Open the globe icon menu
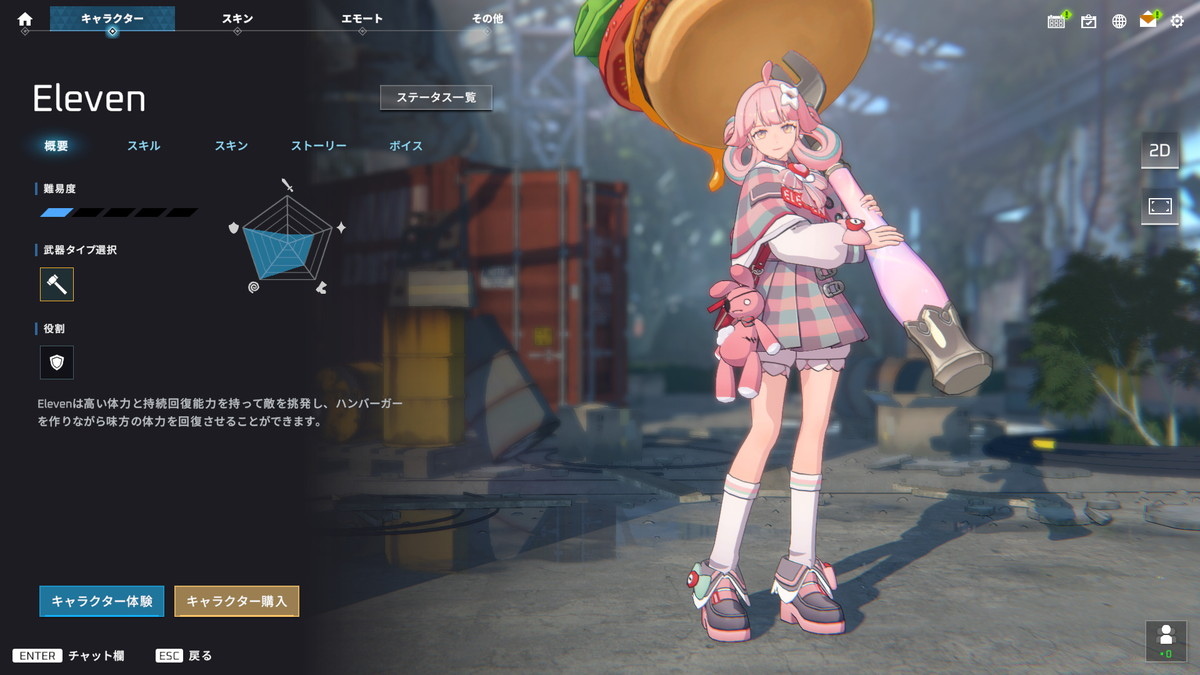This screenshot has width=1200, height=675. point(1119,21)
